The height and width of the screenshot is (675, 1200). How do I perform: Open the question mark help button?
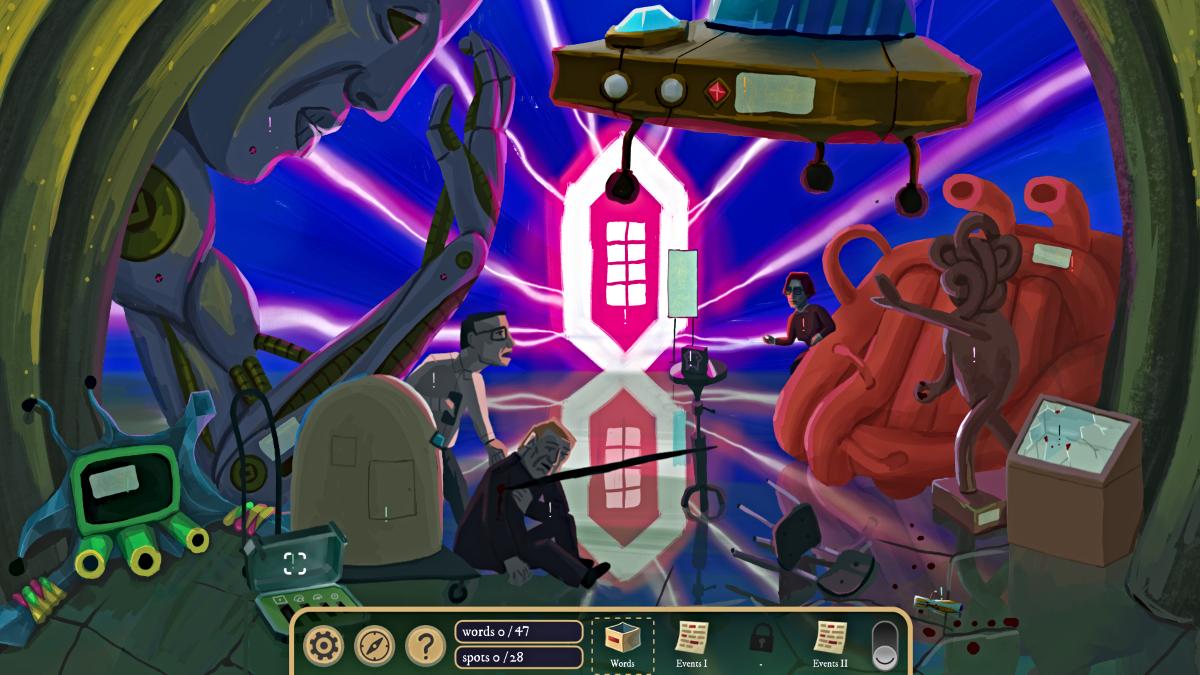point(425,646)
